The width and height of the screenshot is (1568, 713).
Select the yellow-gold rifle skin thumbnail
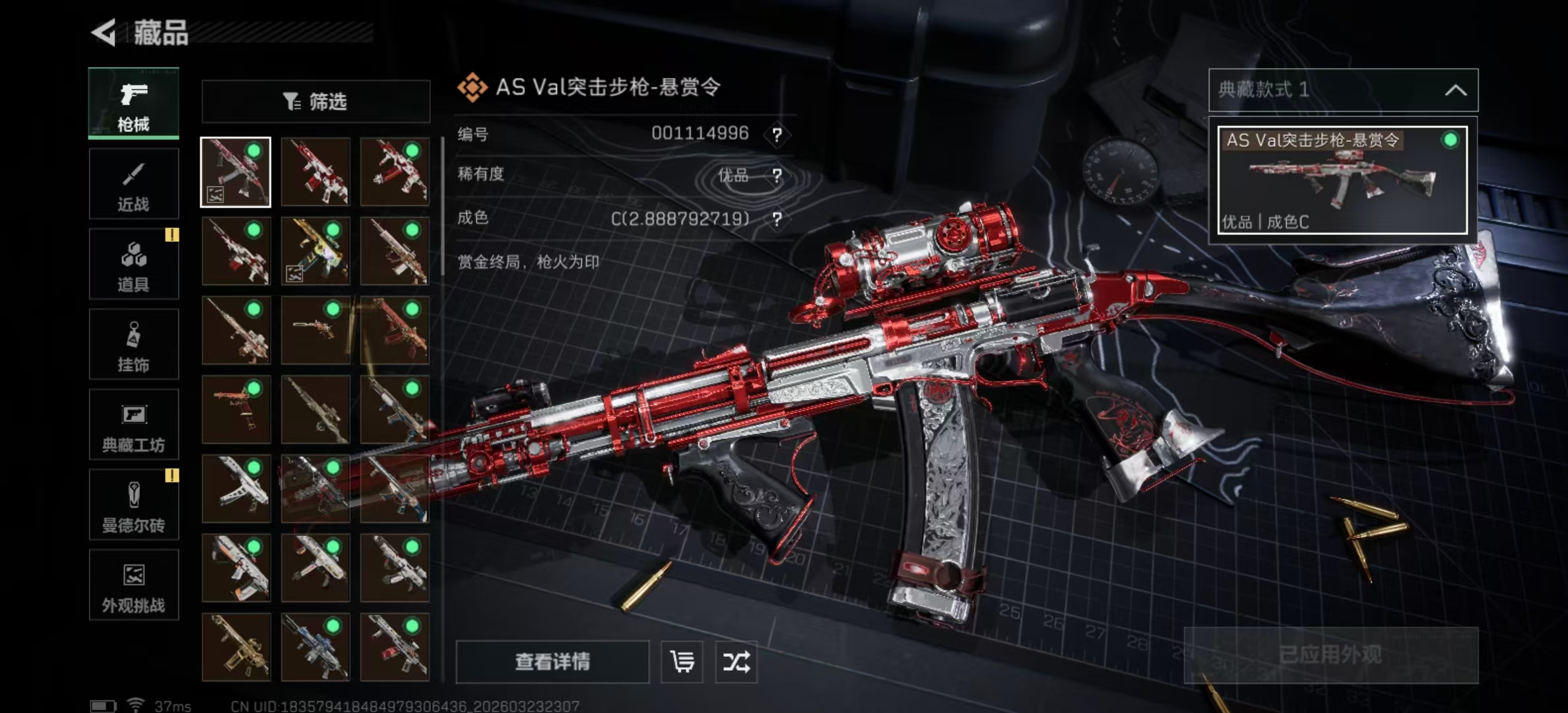click(315, 252)
